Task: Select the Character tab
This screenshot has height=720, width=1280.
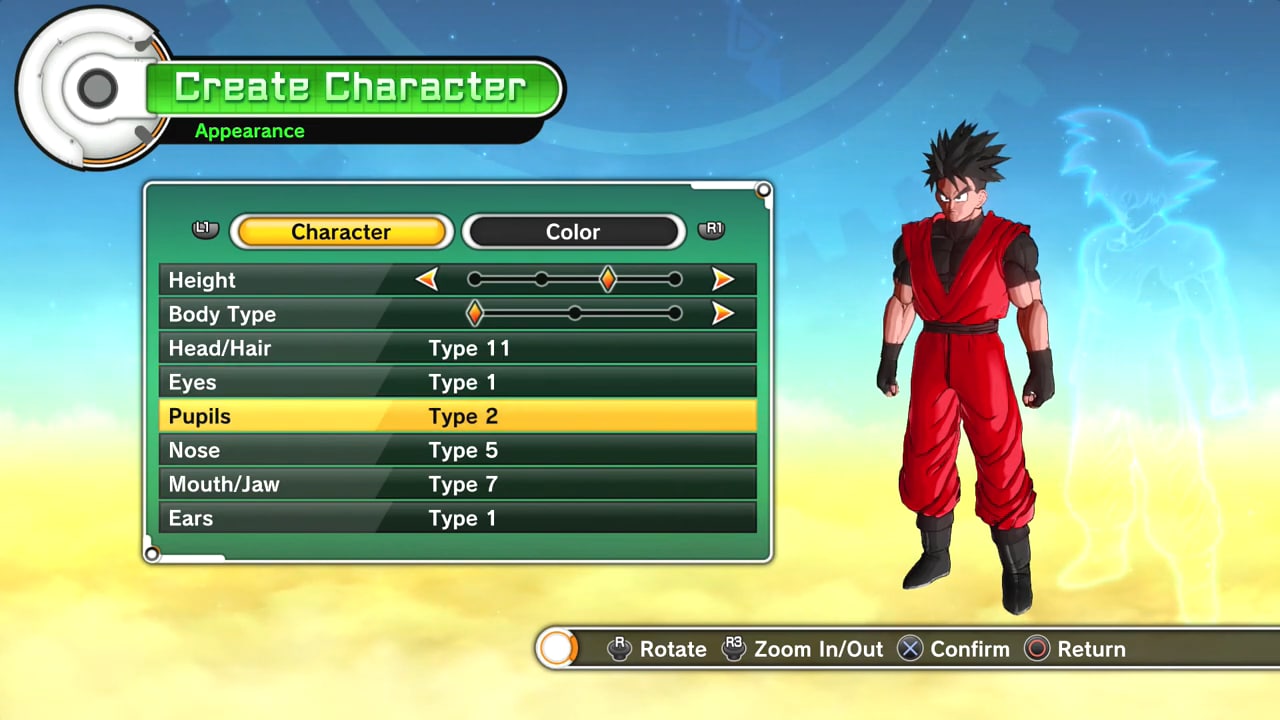Action: (x=341, y=232)
